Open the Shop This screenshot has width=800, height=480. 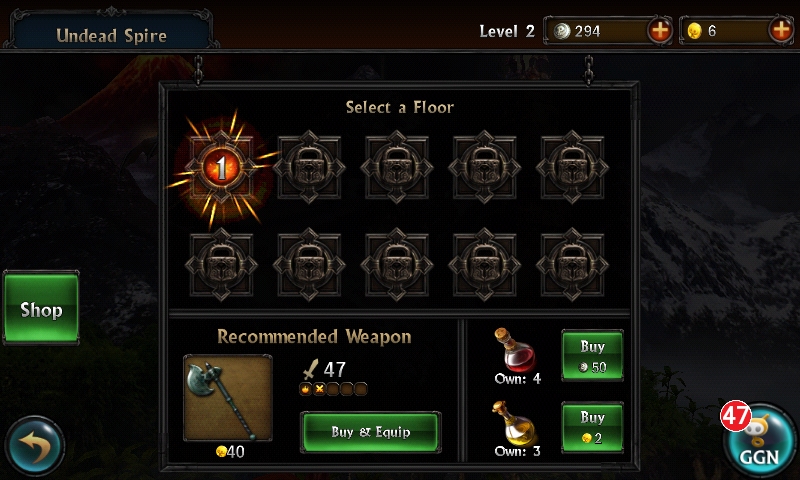click(x=41, y=309)
